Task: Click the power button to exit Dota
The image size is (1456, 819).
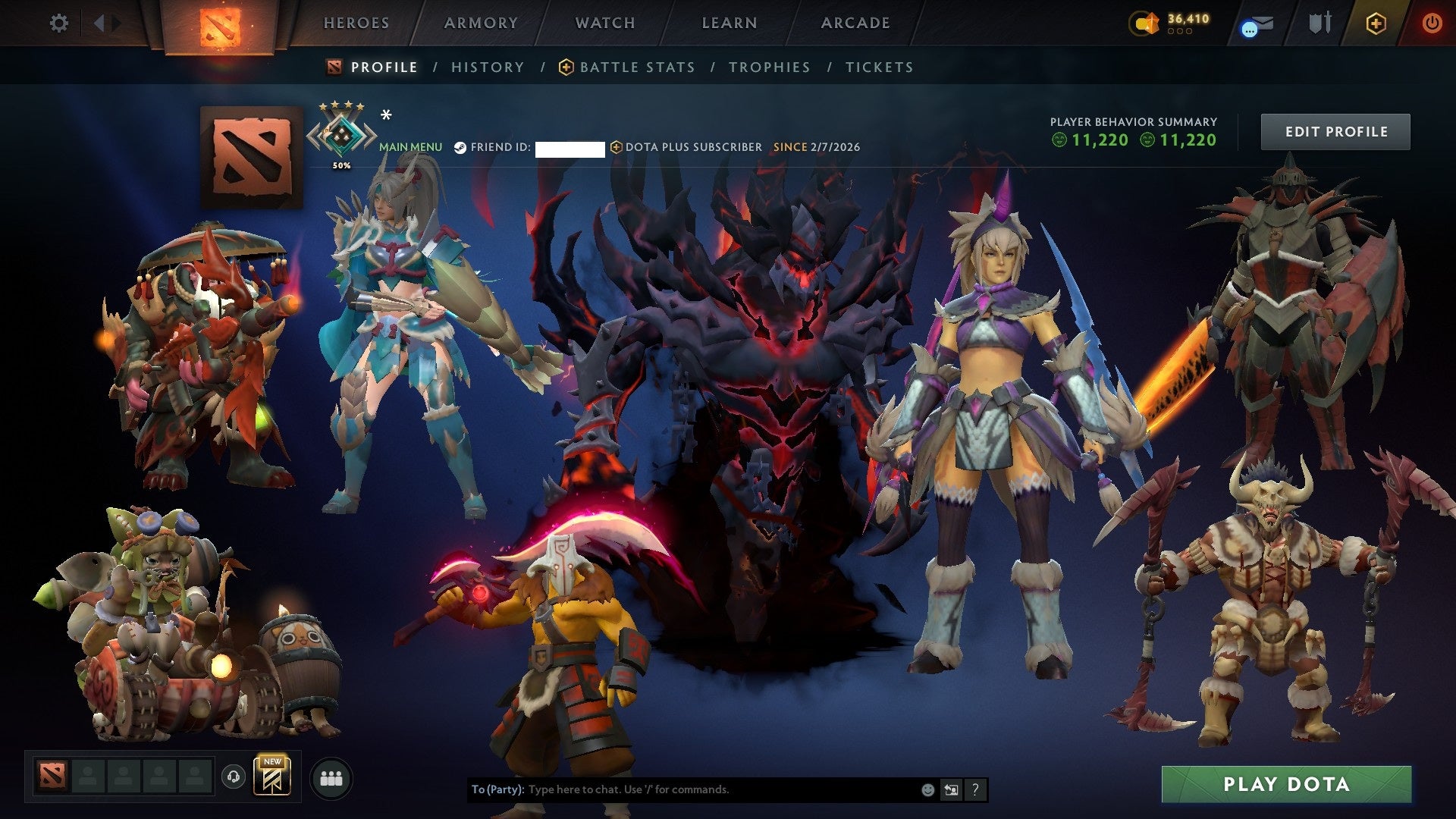Action: point(1433,23)
